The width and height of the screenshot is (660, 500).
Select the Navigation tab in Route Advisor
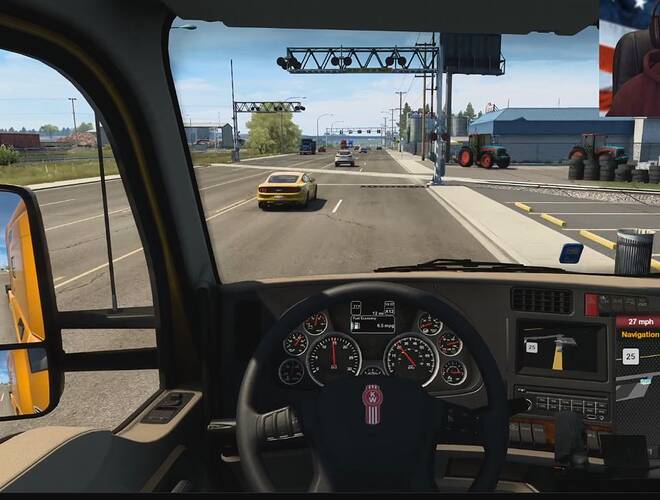pos(640,334)
